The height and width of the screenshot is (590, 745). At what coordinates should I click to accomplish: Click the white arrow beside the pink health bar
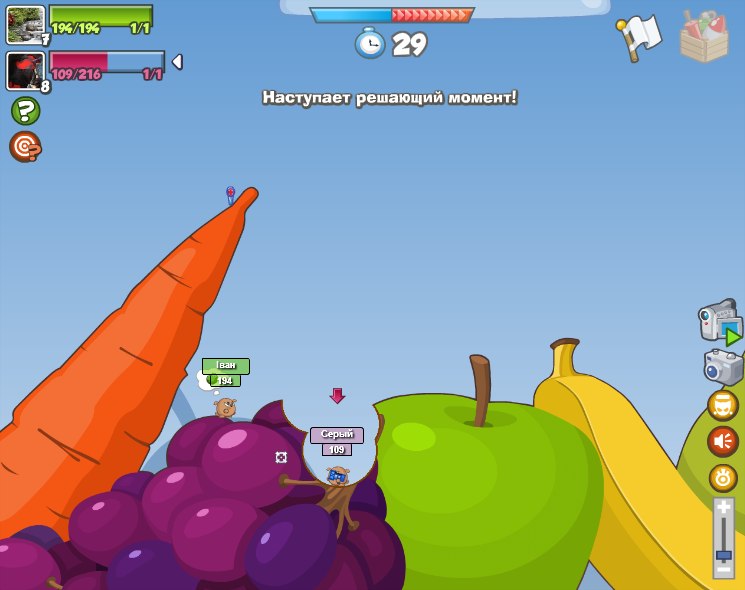coord(177,62)
